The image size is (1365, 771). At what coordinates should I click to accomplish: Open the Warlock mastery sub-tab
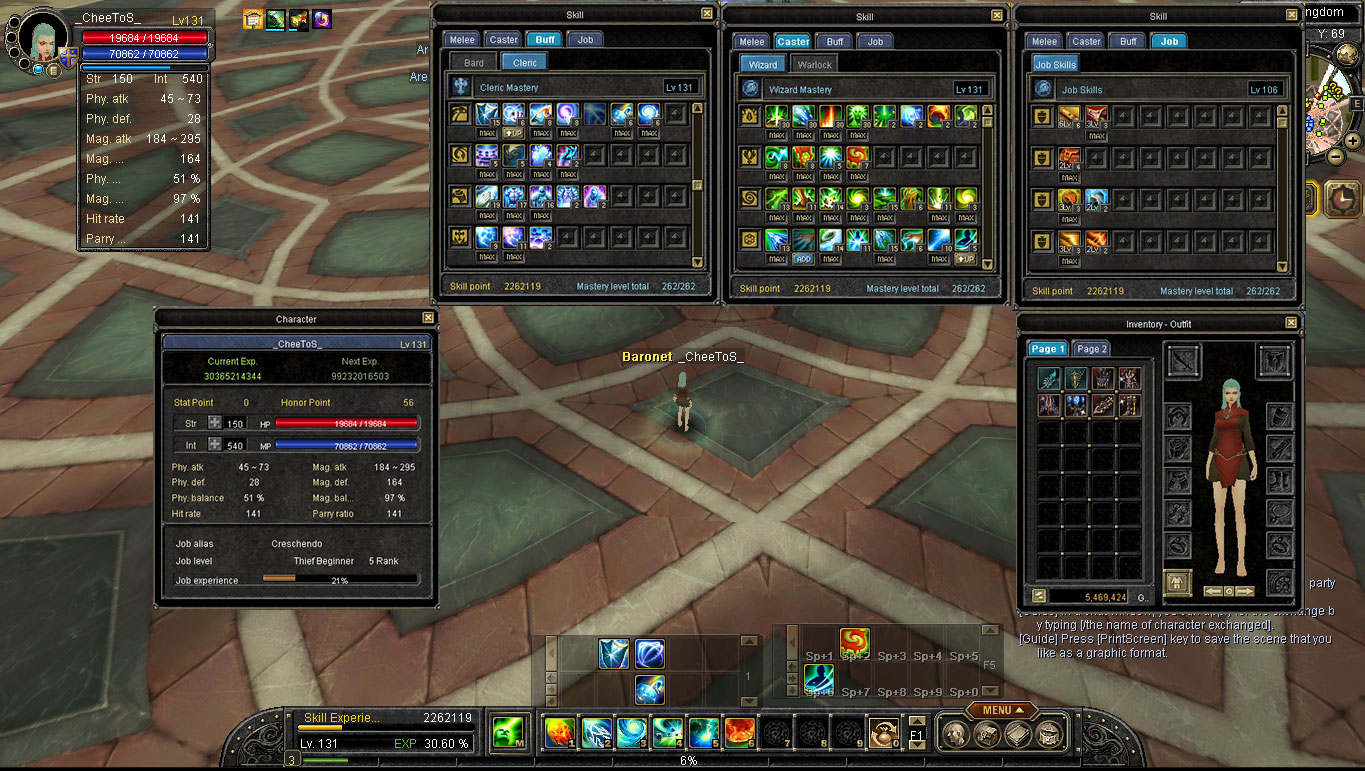pyautogui.click(x=814, y=65)
